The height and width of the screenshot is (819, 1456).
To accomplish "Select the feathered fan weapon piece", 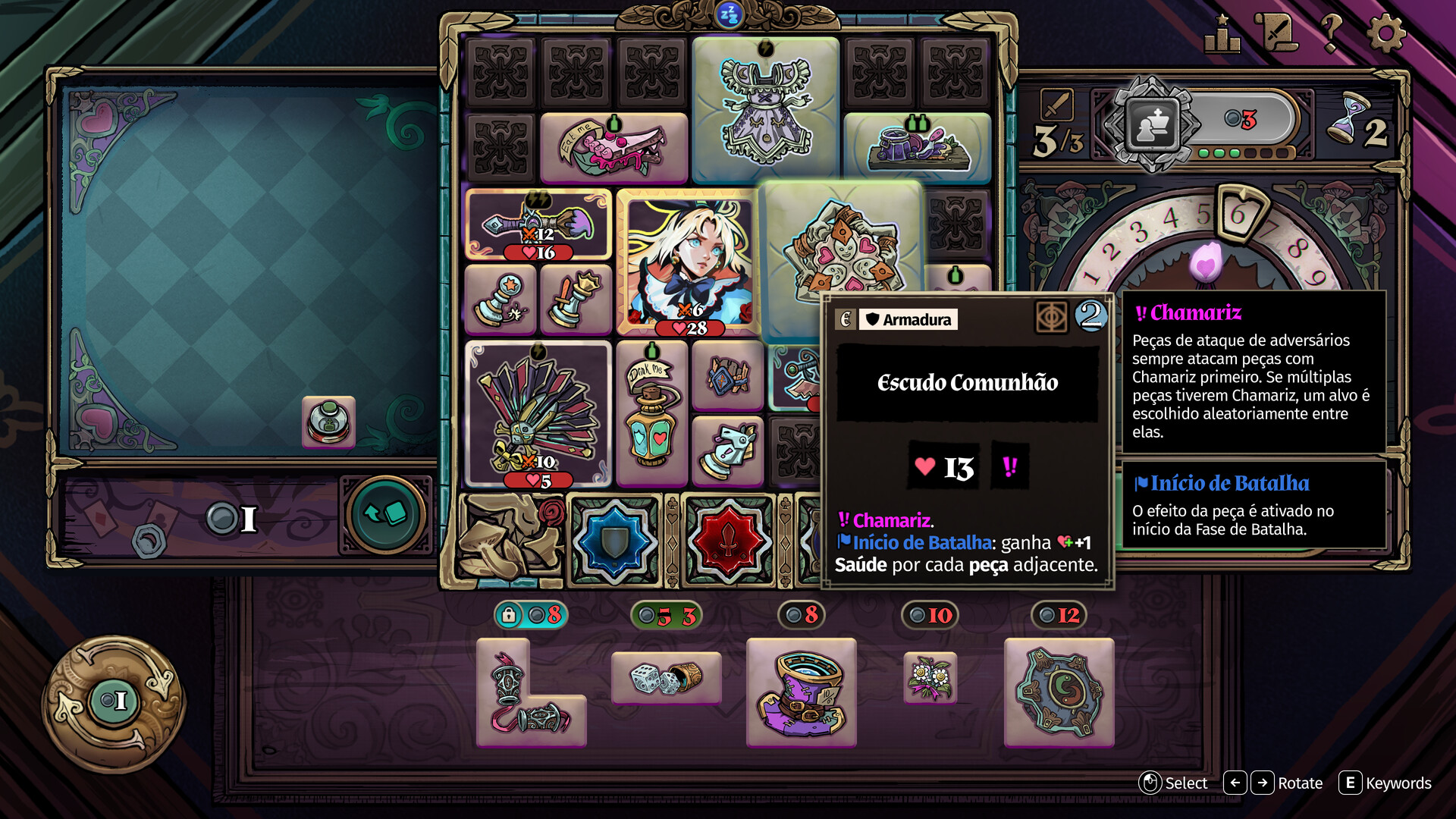I will (538, 413).
